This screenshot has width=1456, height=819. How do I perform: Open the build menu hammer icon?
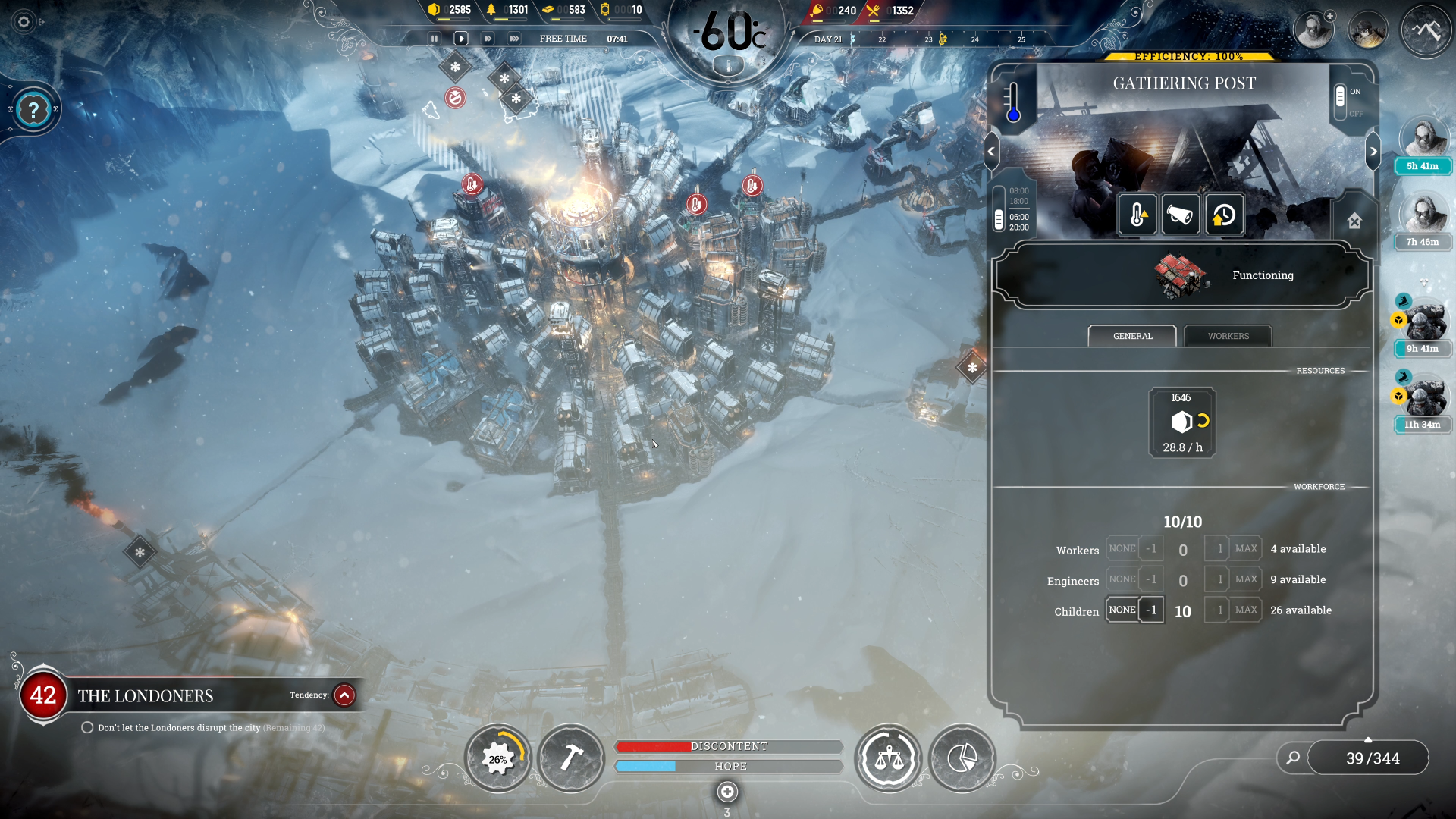(x=572, y=758)
